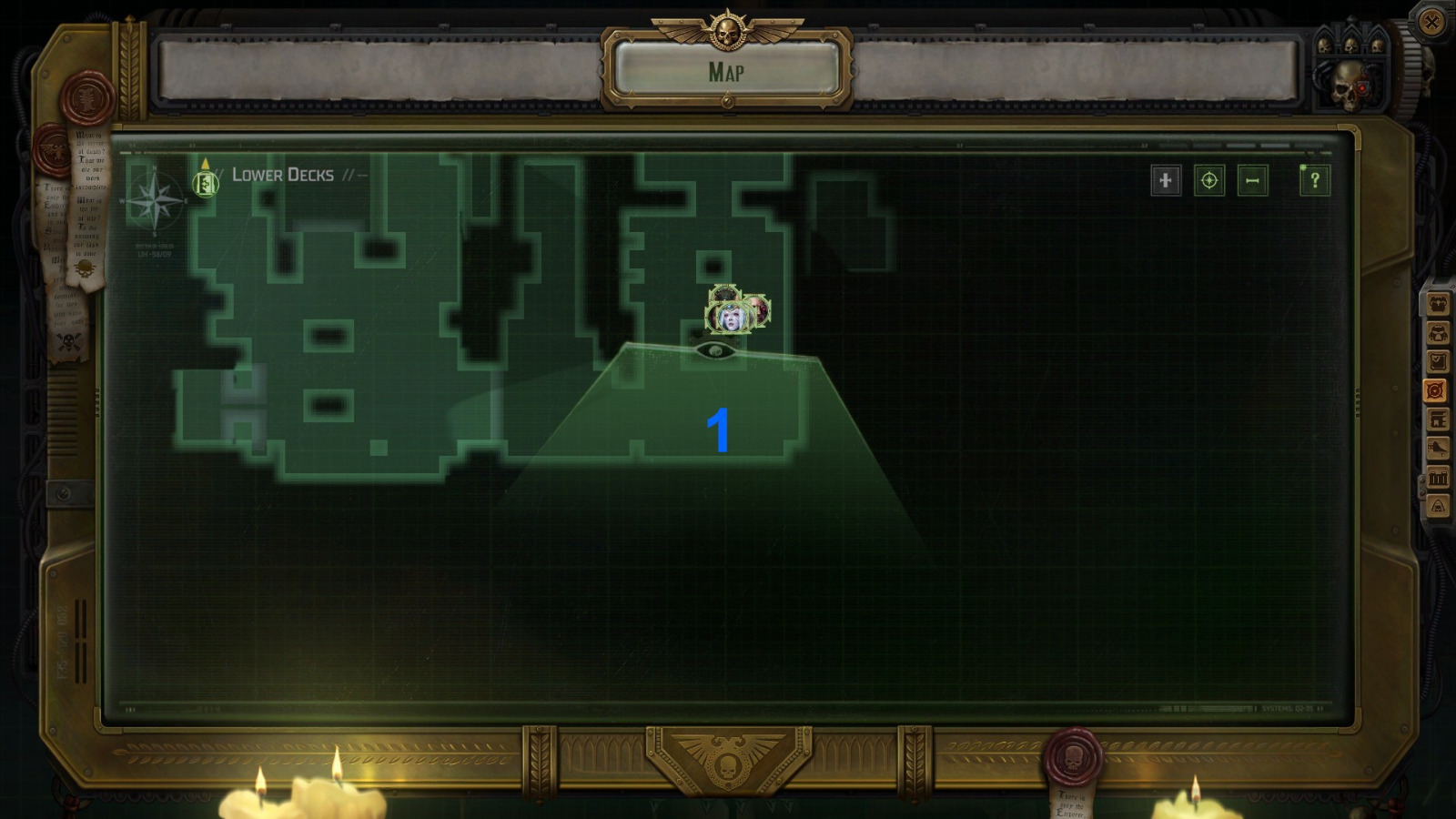
Task: Click the warp skull icon at sidebar bottom
Action: coord(1438,503)
